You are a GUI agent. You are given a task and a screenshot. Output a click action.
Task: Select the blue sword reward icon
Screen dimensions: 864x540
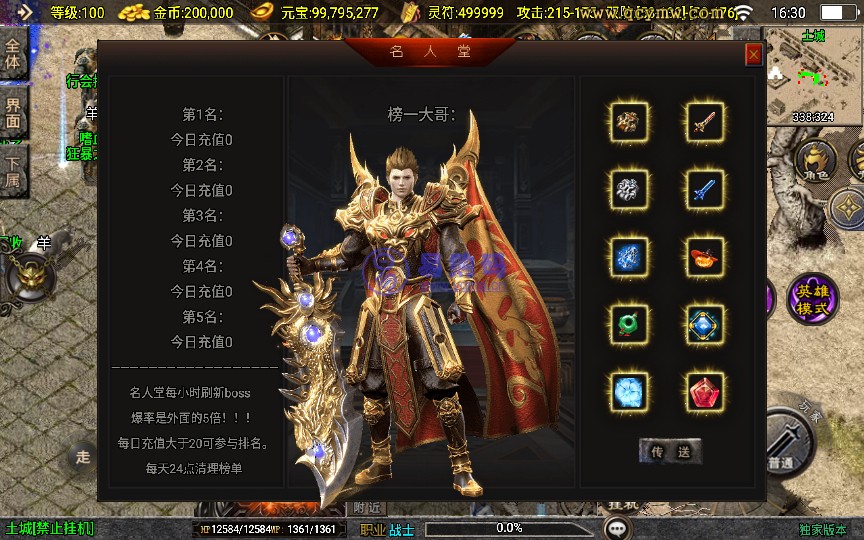705,188
